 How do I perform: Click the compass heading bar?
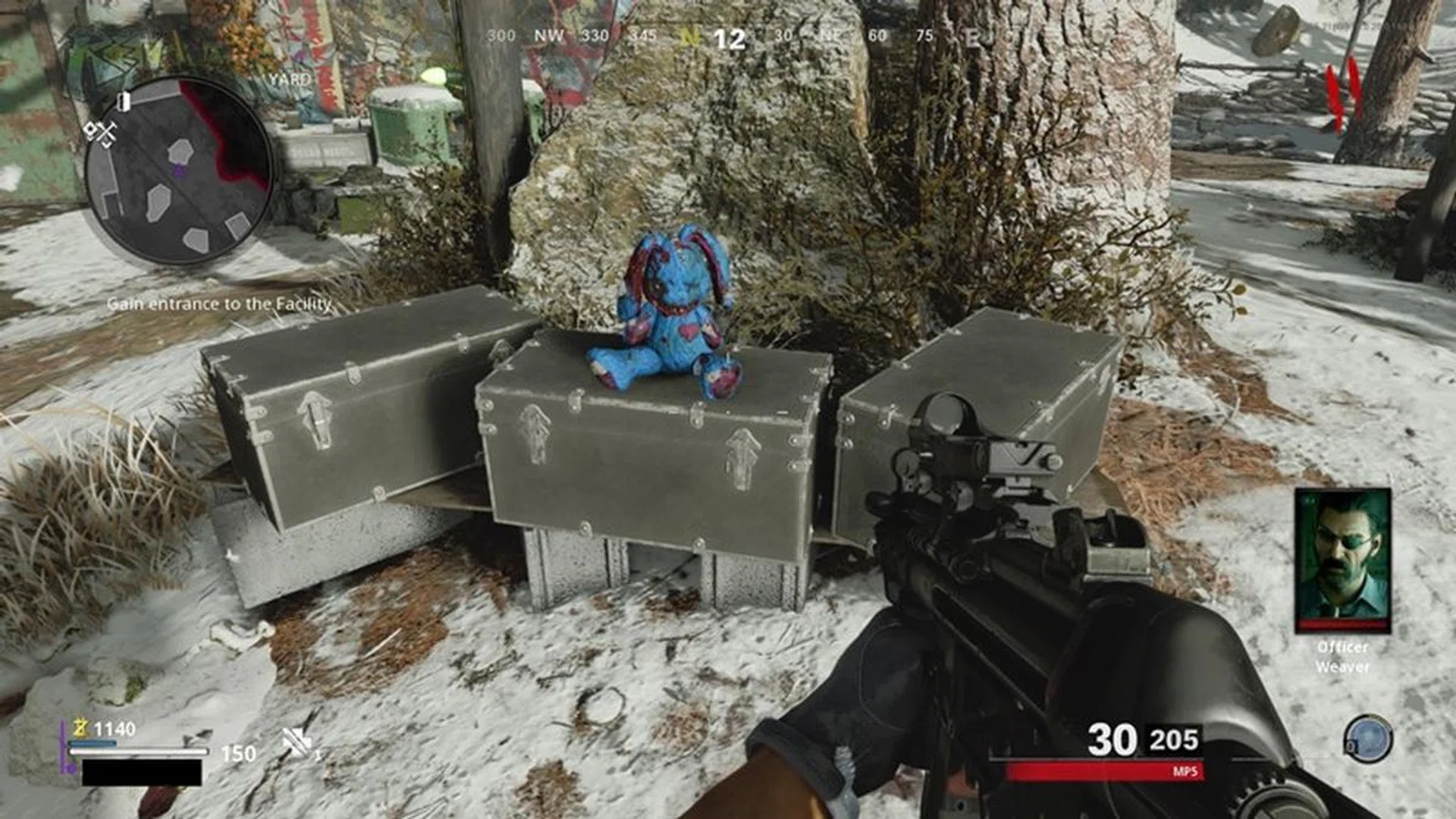[728, 36]
